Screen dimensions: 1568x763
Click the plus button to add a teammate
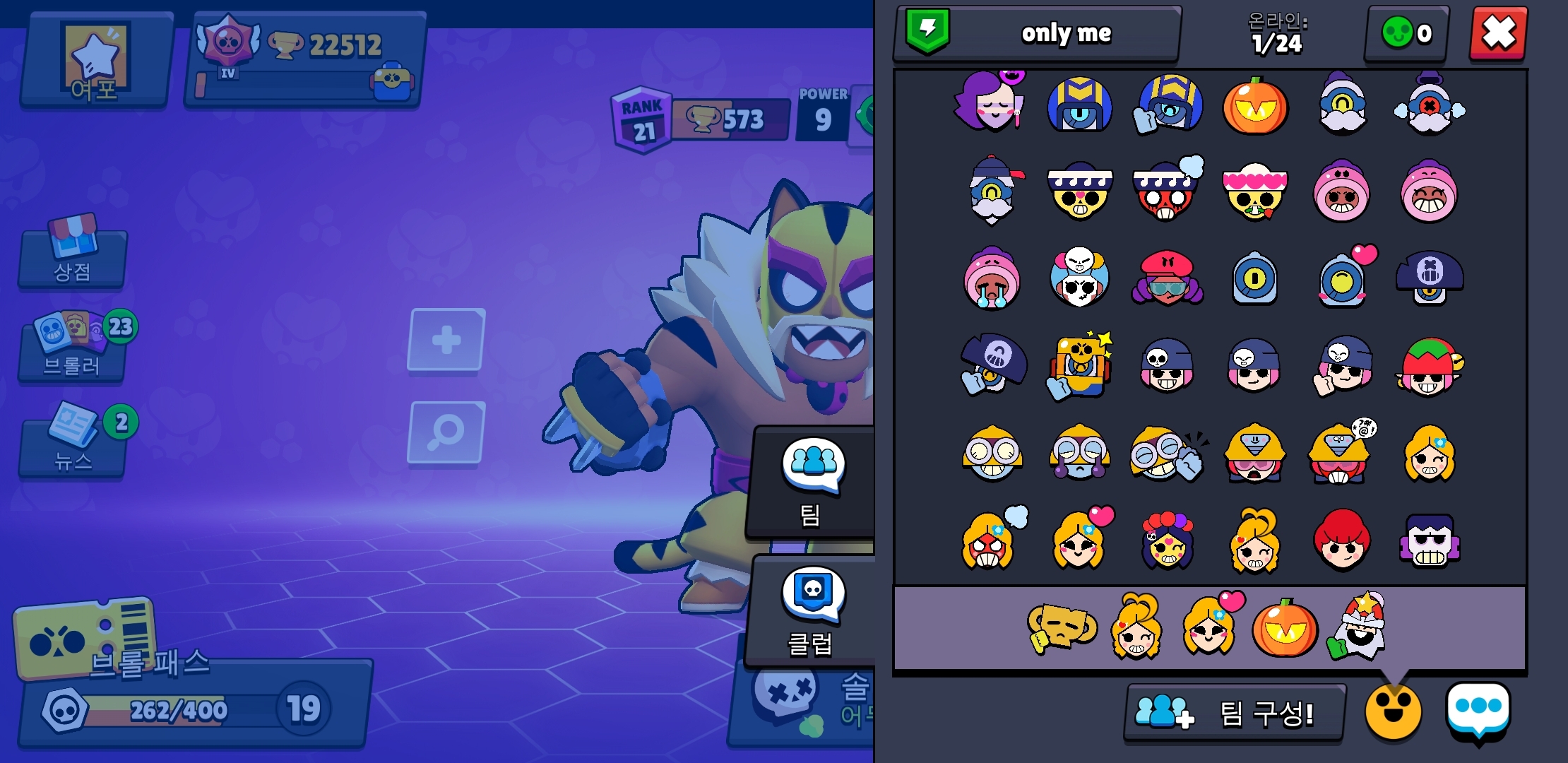(446, 340)
